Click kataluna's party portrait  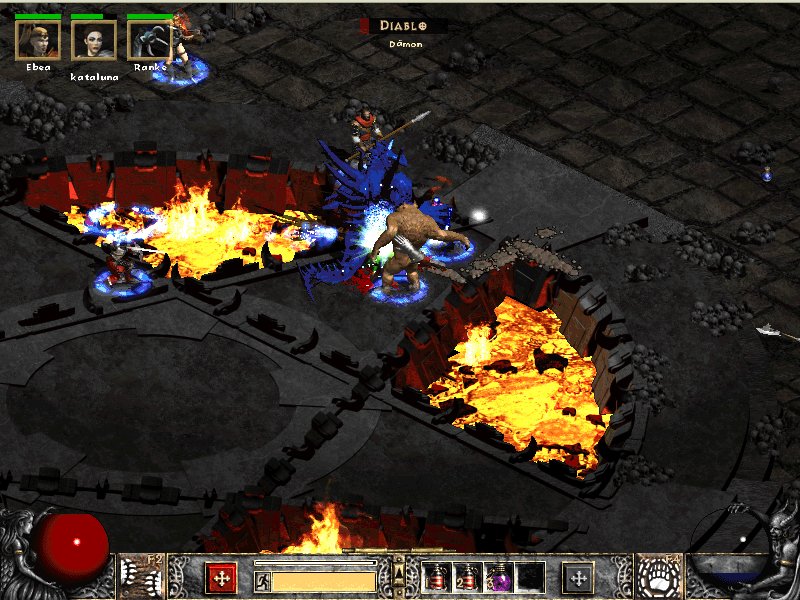(94, 40)
